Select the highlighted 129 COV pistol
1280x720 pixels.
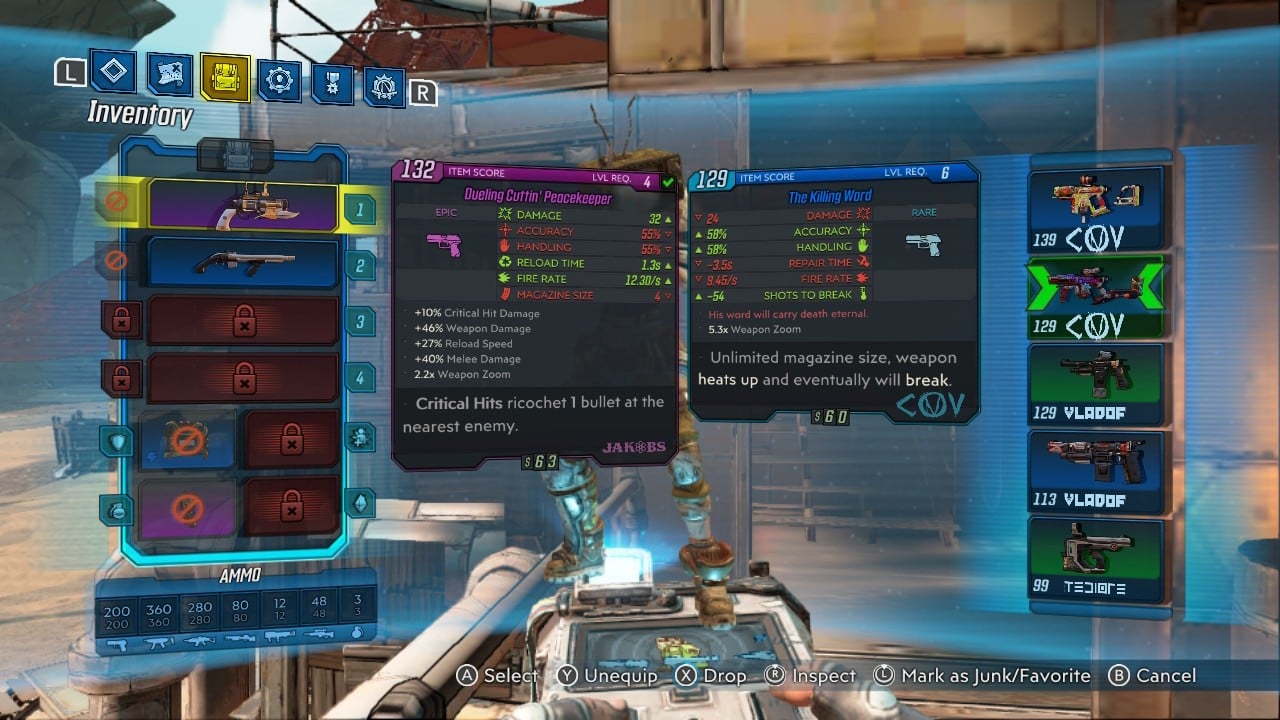pos(1097,297)
